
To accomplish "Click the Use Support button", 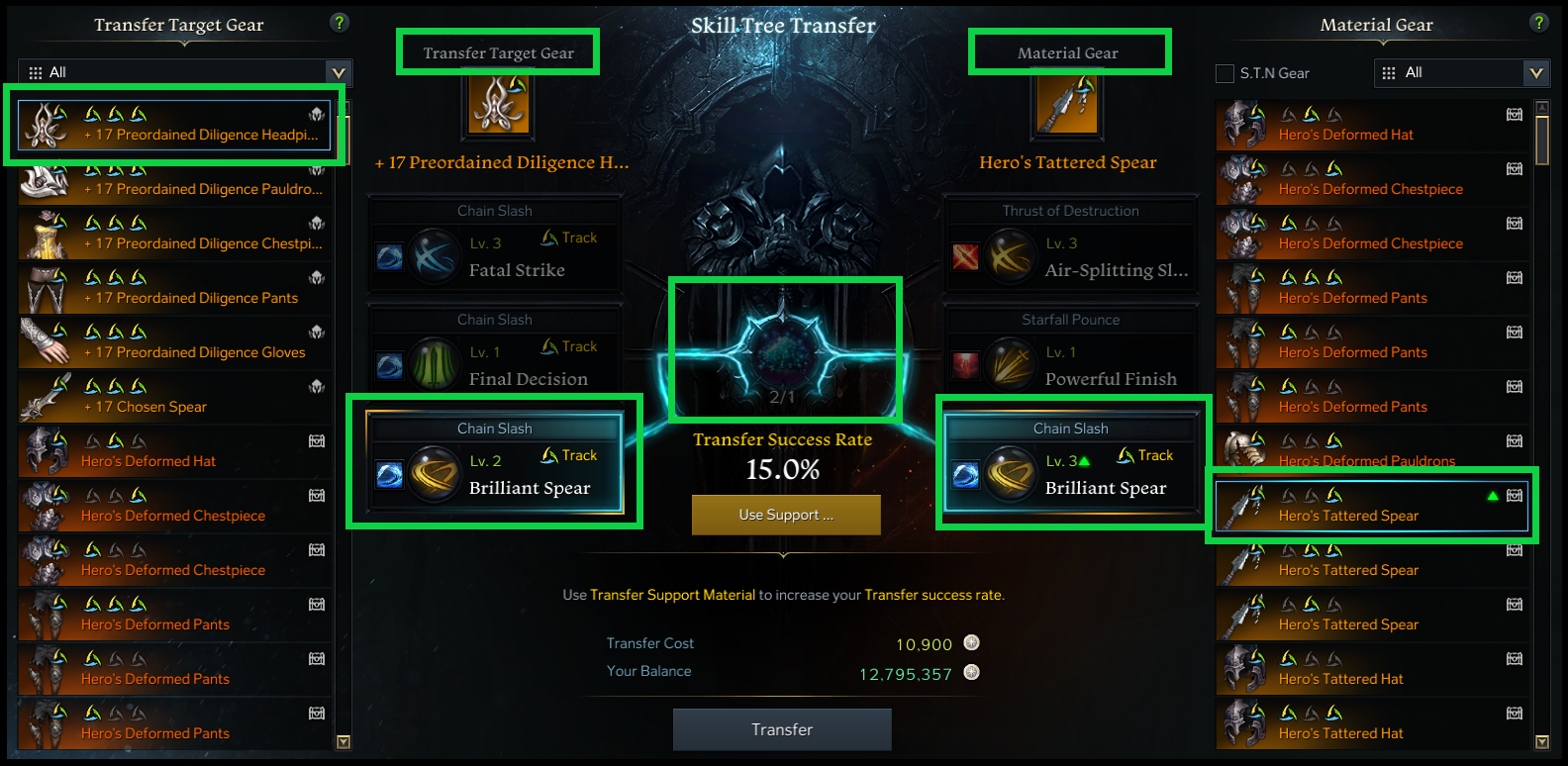I will click(785, 515).
